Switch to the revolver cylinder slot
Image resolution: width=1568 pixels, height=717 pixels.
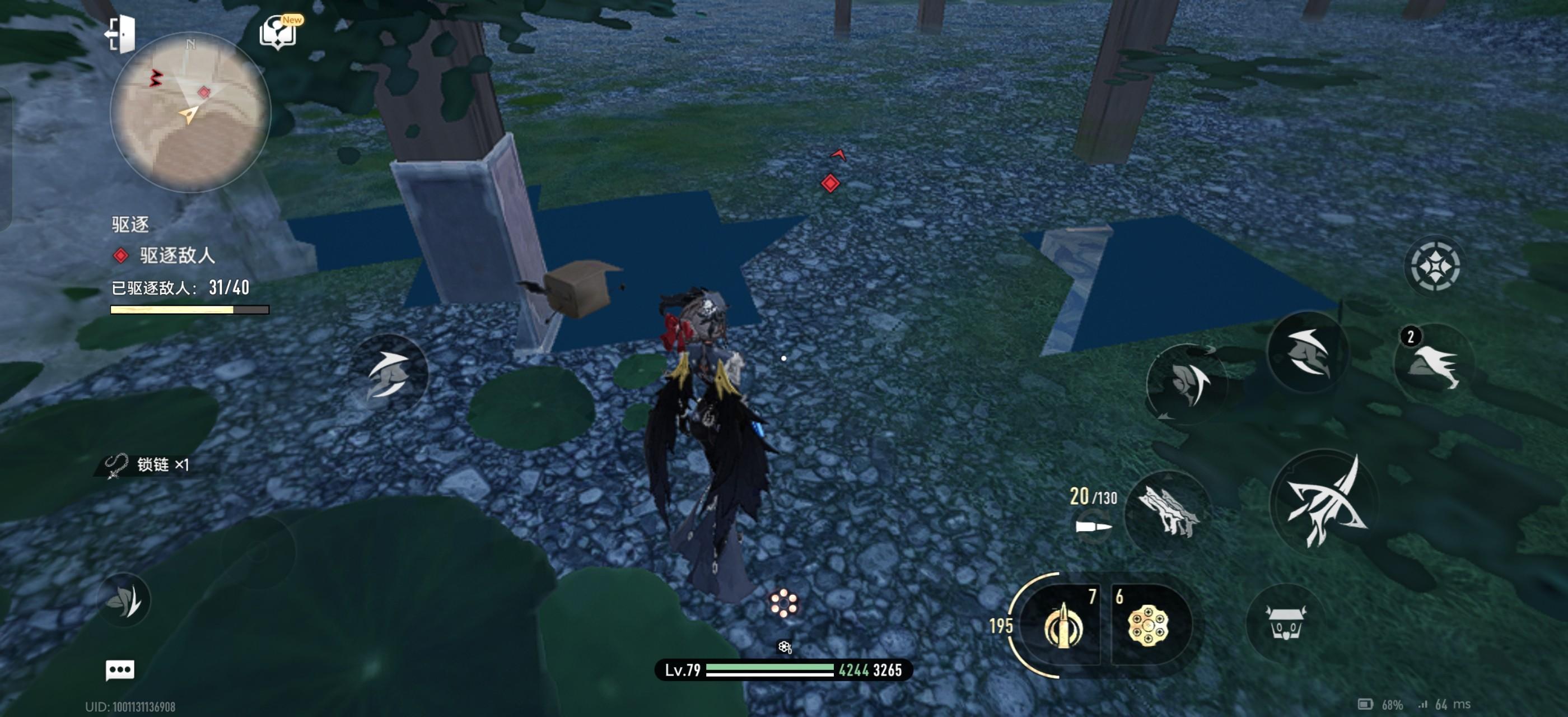click(x=1148, y=625)
